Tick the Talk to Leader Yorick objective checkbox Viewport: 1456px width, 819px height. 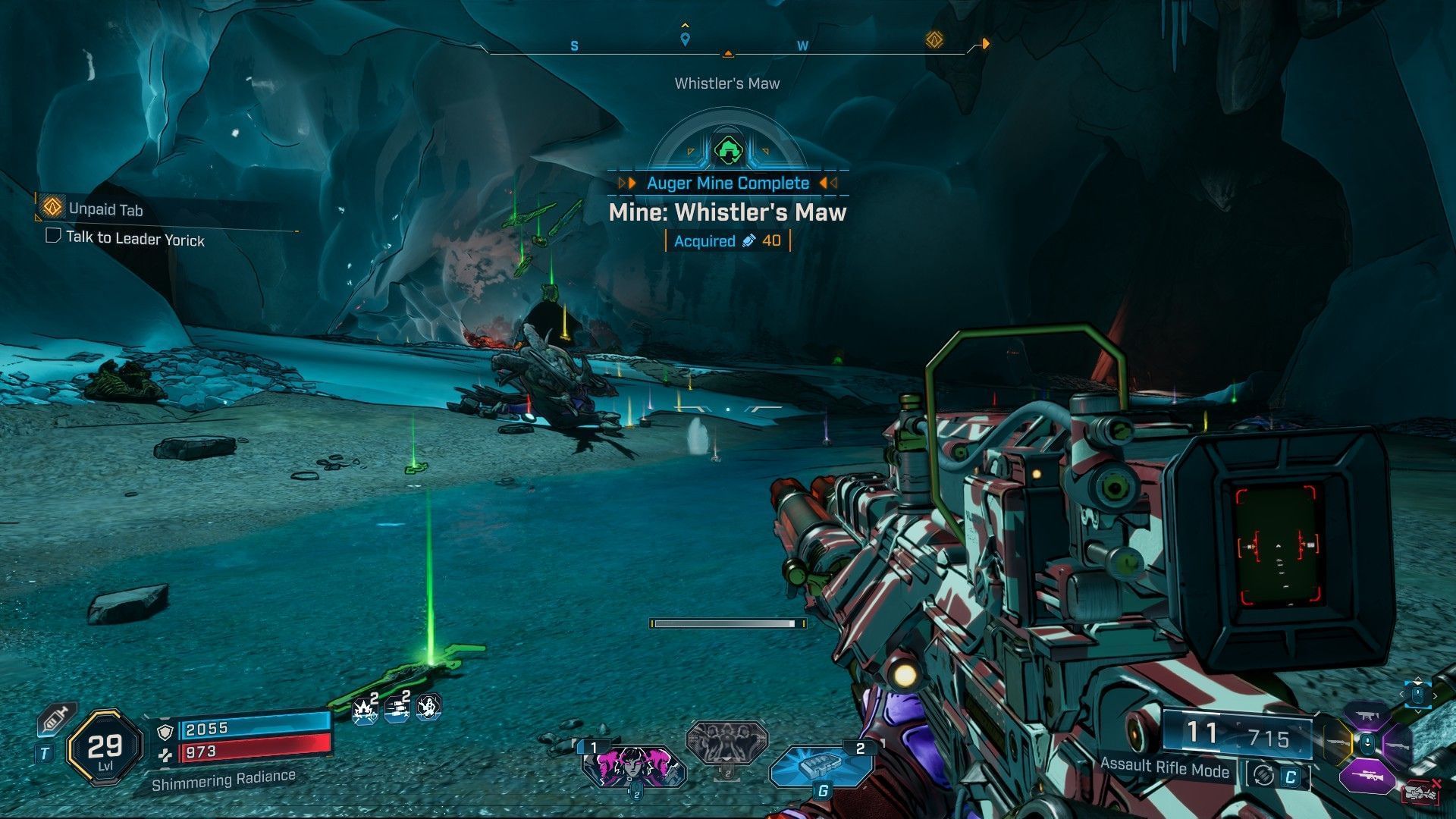point(53,235)
